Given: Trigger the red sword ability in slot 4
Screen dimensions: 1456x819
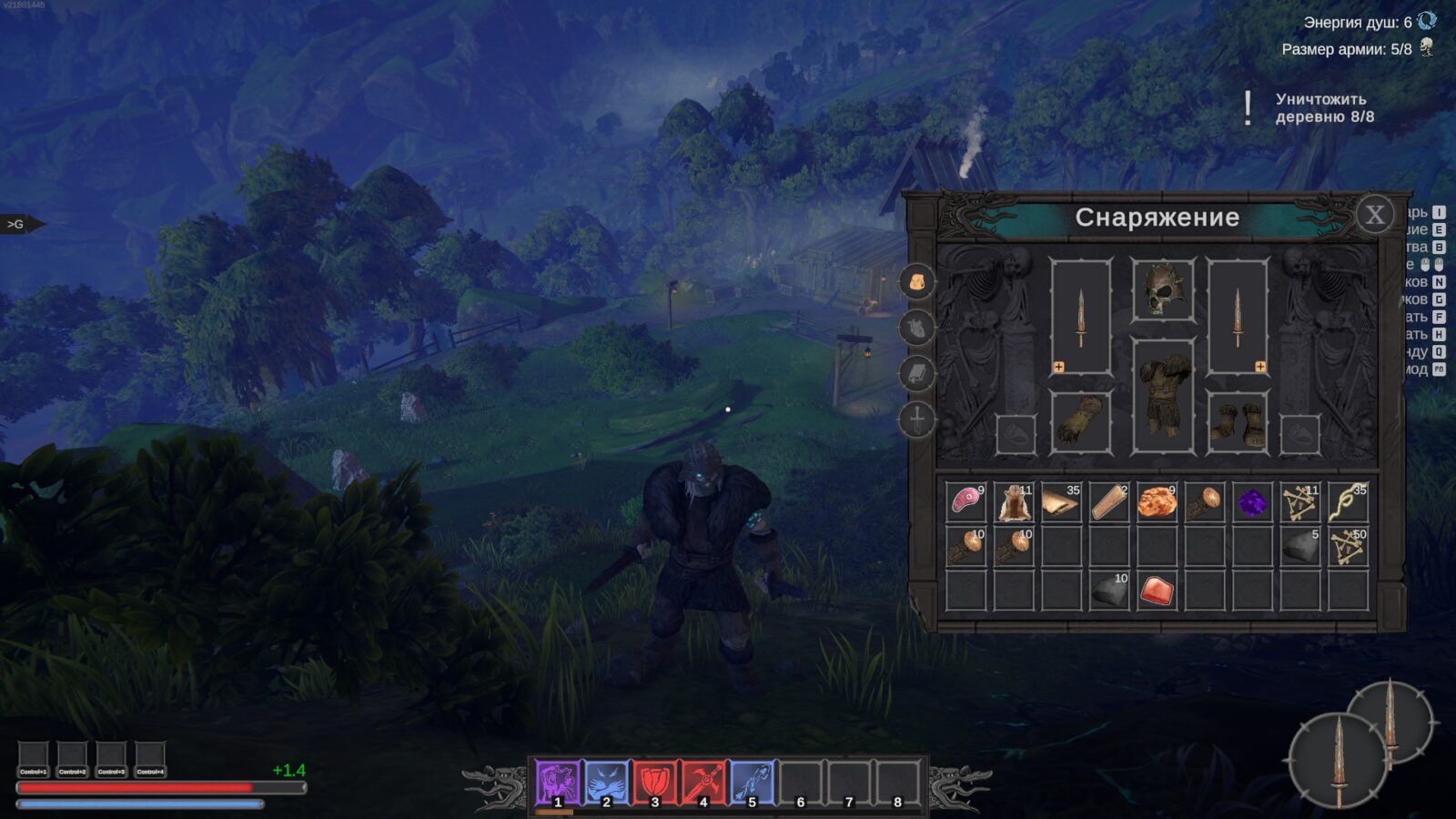Looking at the screenshot, I should tap(703, 783).
